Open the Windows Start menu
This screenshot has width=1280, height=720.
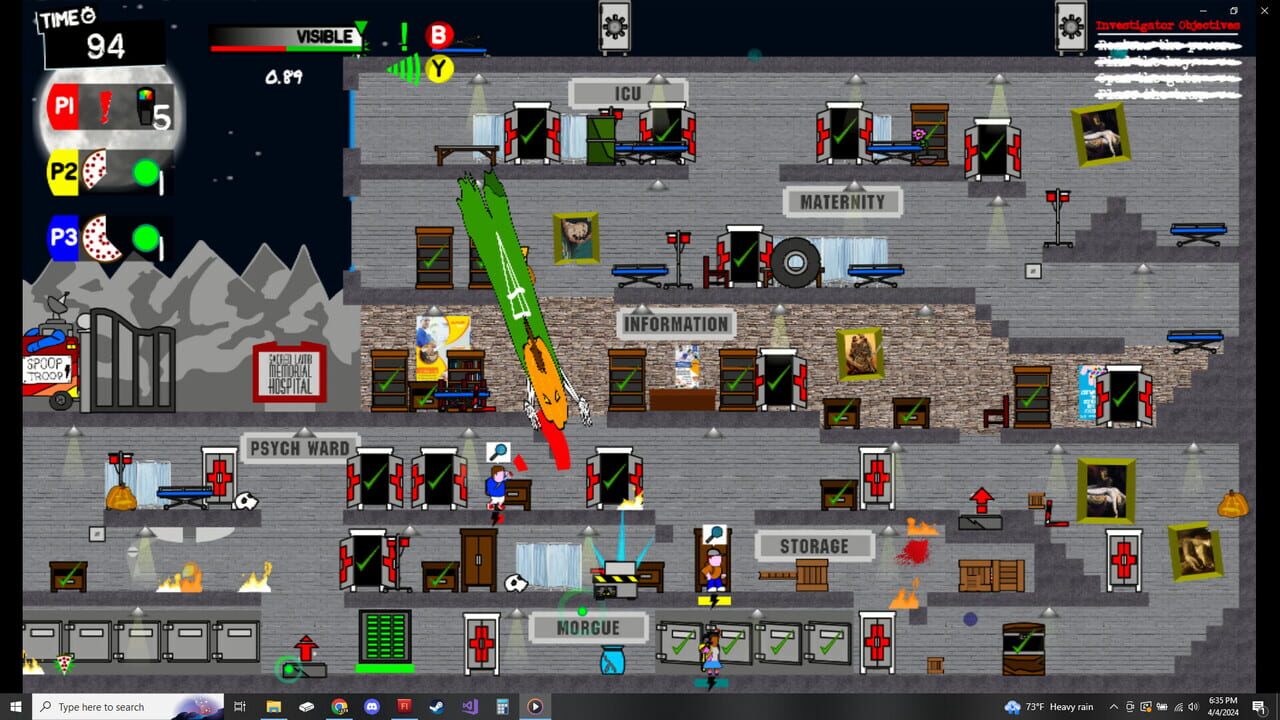tap(15, 707)
